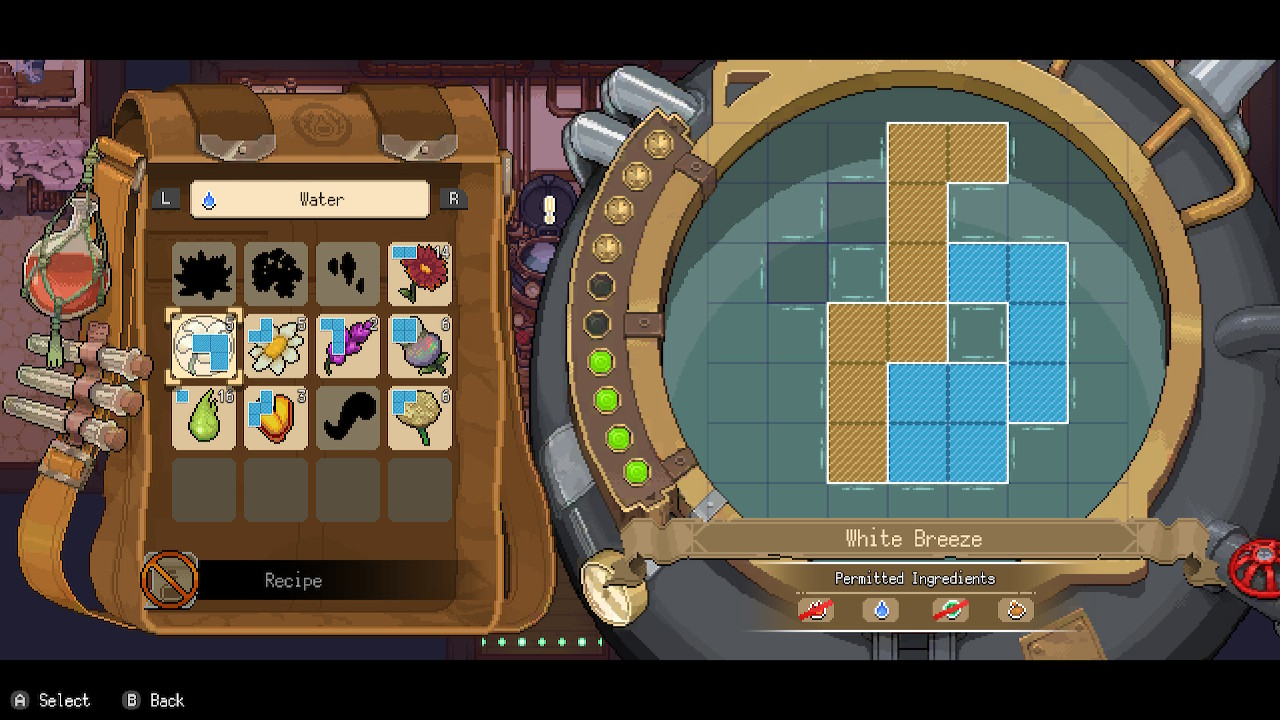Image resolution: width=1280 pixels, height=720 pixels.
Task: Select the red flower ingredient
Action: pos(420,274)
